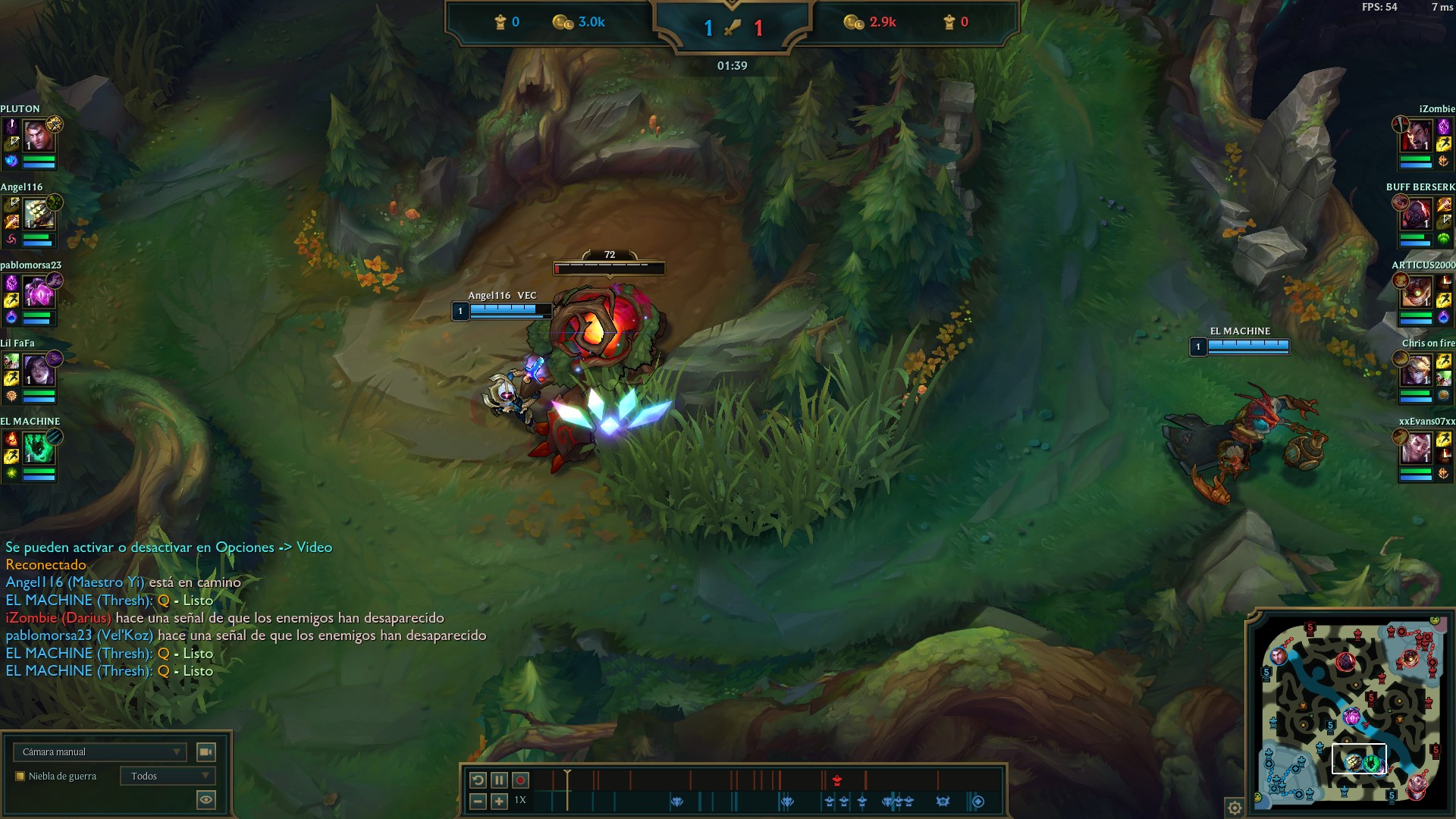This screenshot has width=1456, height=819.
Task: Increase playback speed with the plus button
Action: (x=499, y=801)
